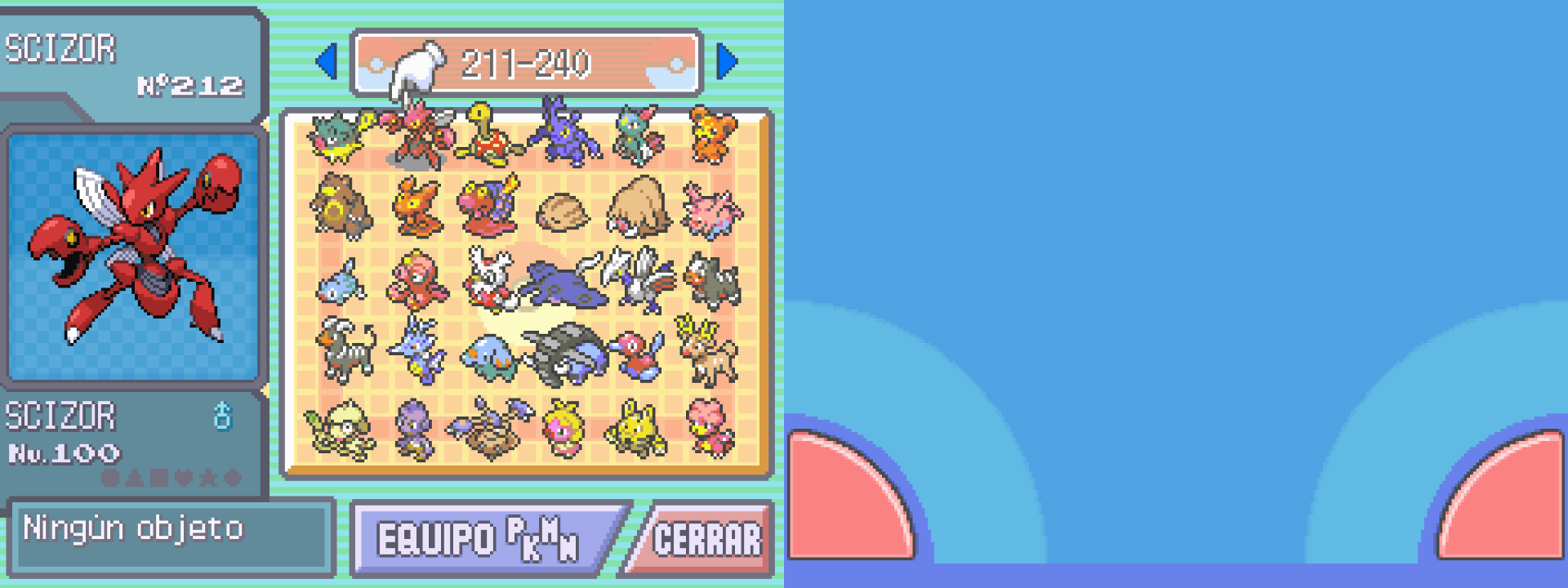Click the 211-240 box title header
The image size is (1568, 588).
527,63
